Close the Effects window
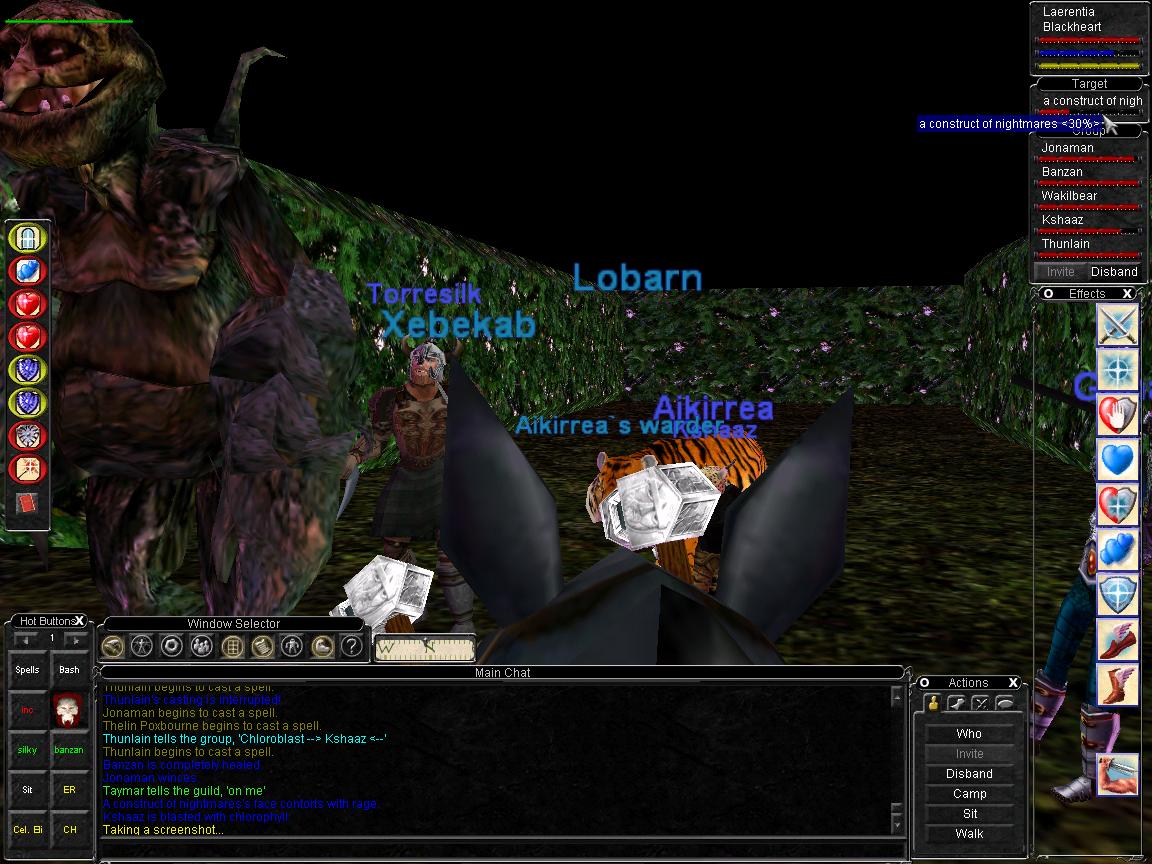Viewport: 1152px width, 864px height. (x=1127, y=294)
